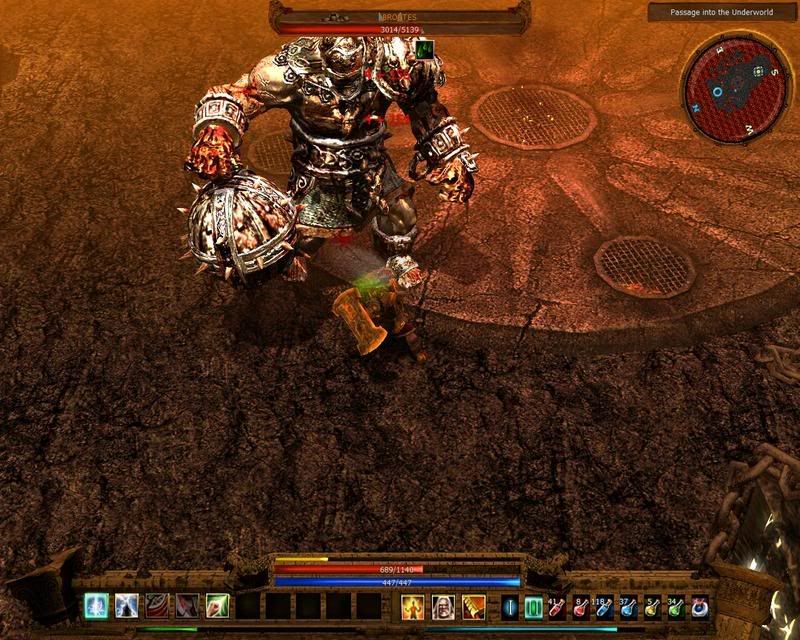Click the golden glowing figure icon
This screenshot has width=800, height=640.
click(x=413, y=606)
